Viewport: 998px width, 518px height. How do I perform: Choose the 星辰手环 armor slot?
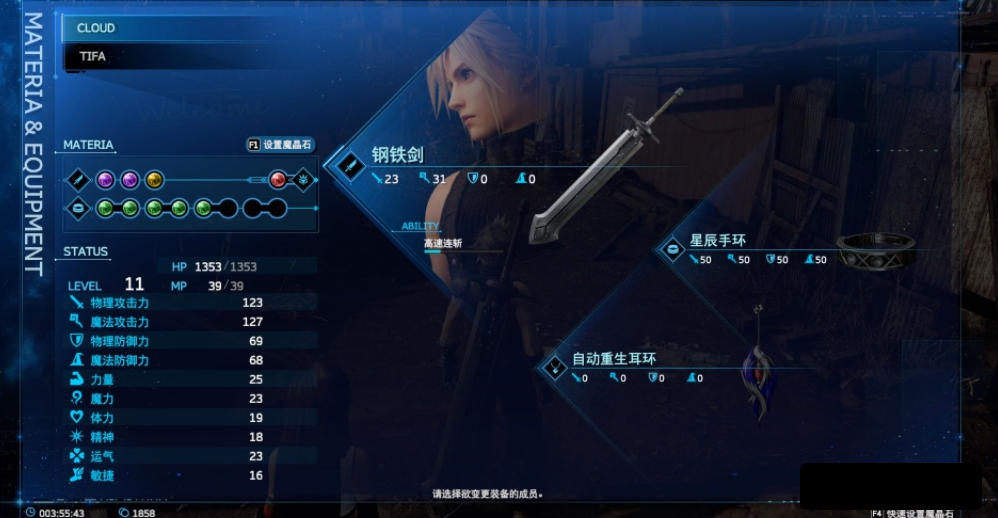pos(718,241)
